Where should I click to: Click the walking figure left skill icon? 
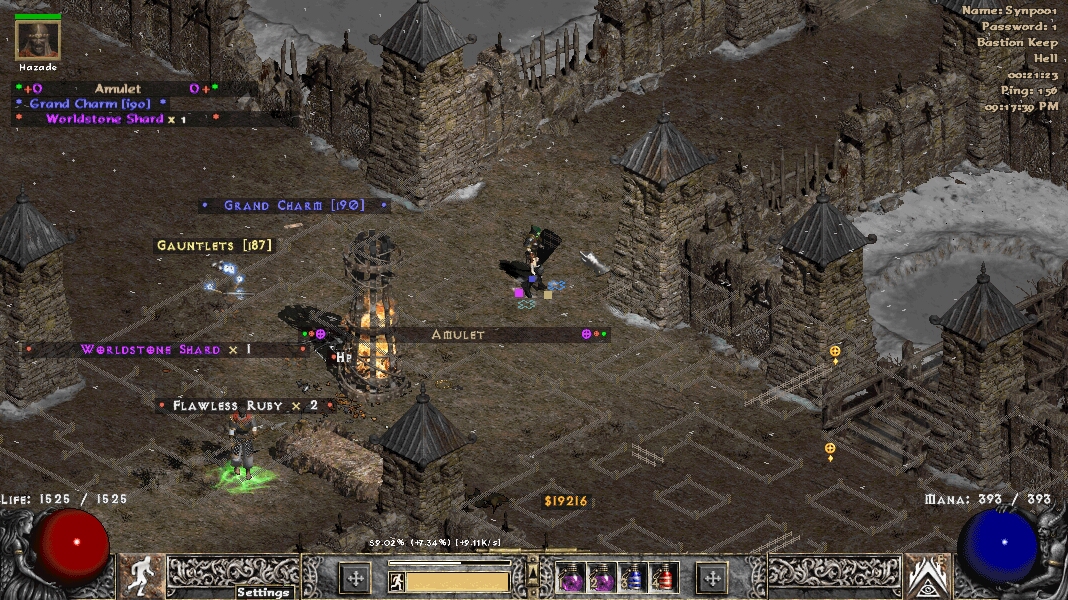point(142,576)
